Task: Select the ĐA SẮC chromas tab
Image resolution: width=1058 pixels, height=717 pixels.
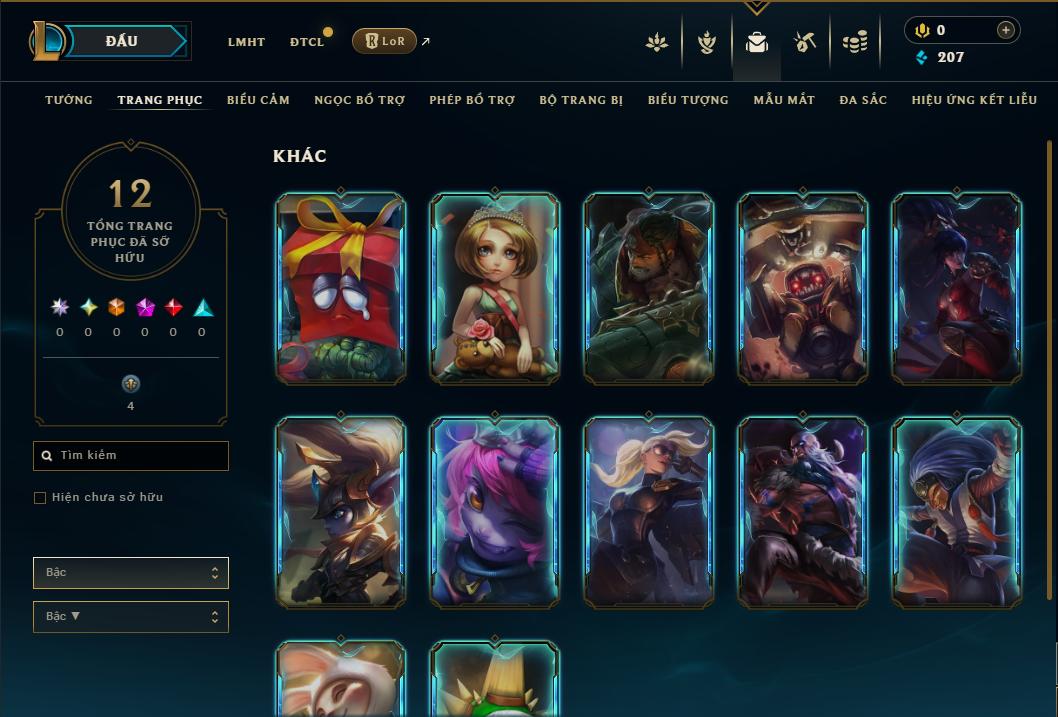Action: pos(863,100)
